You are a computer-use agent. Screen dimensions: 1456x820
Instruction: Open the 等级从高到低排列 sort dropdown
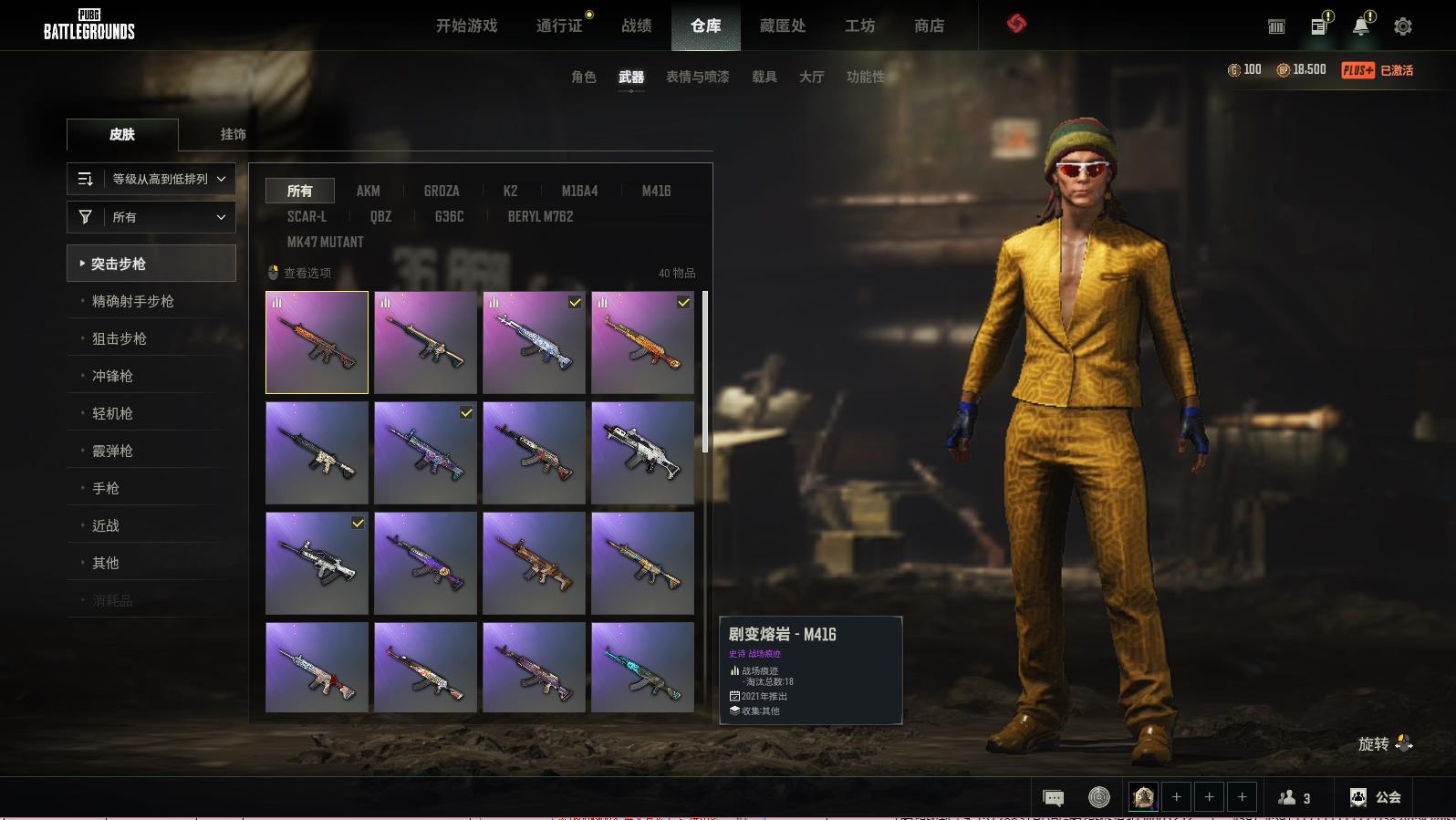click(151, 179)
